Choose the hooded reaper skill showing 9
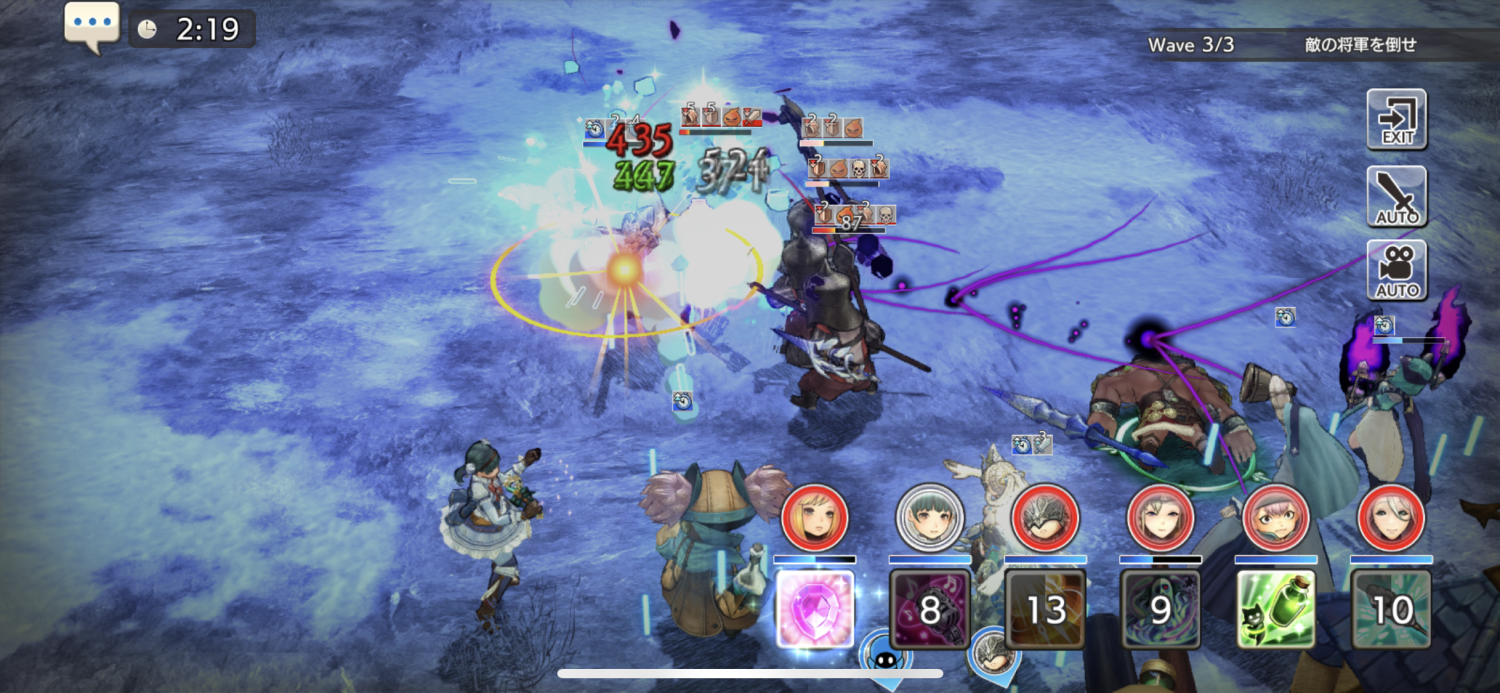 (x=1160, y=609)
